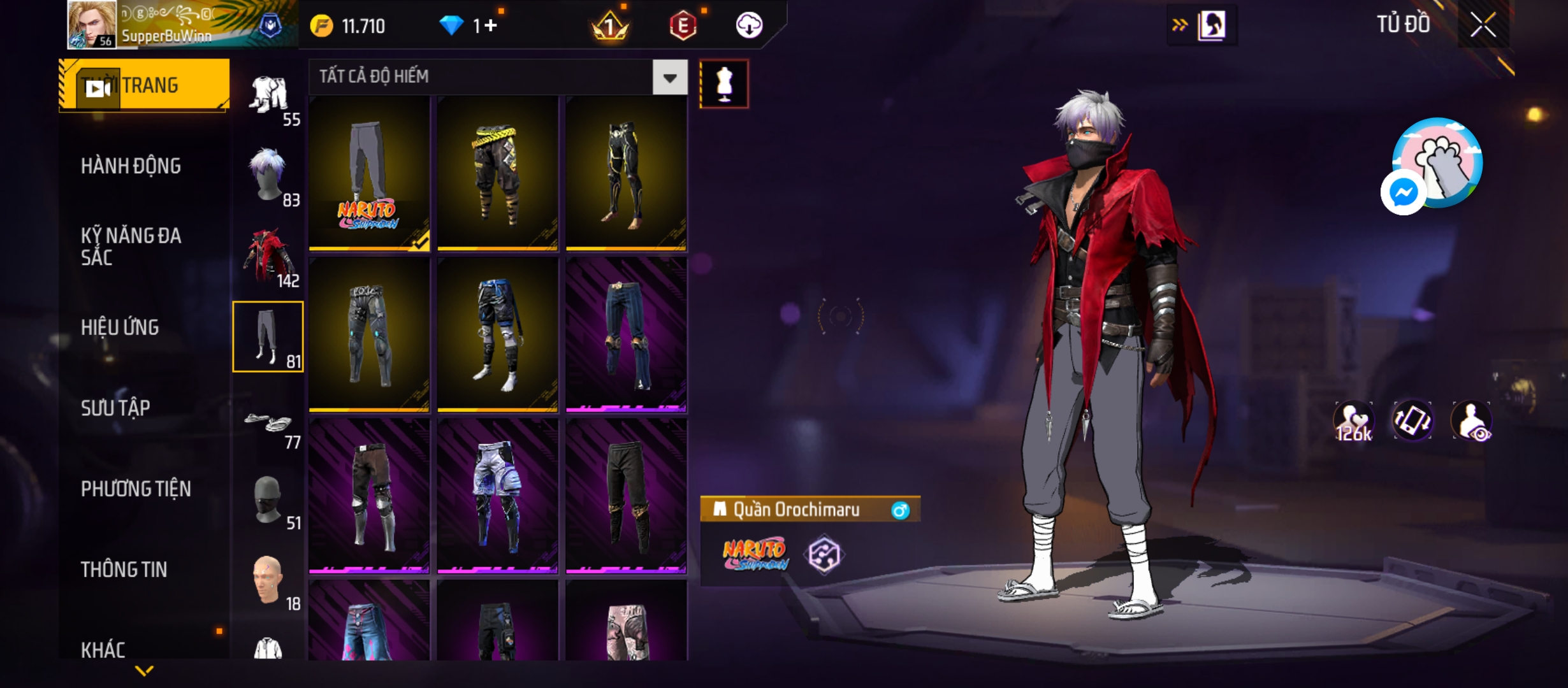Click the mannequin preview button
Screen dimensions: 1568x688
(x=724, y=84)
